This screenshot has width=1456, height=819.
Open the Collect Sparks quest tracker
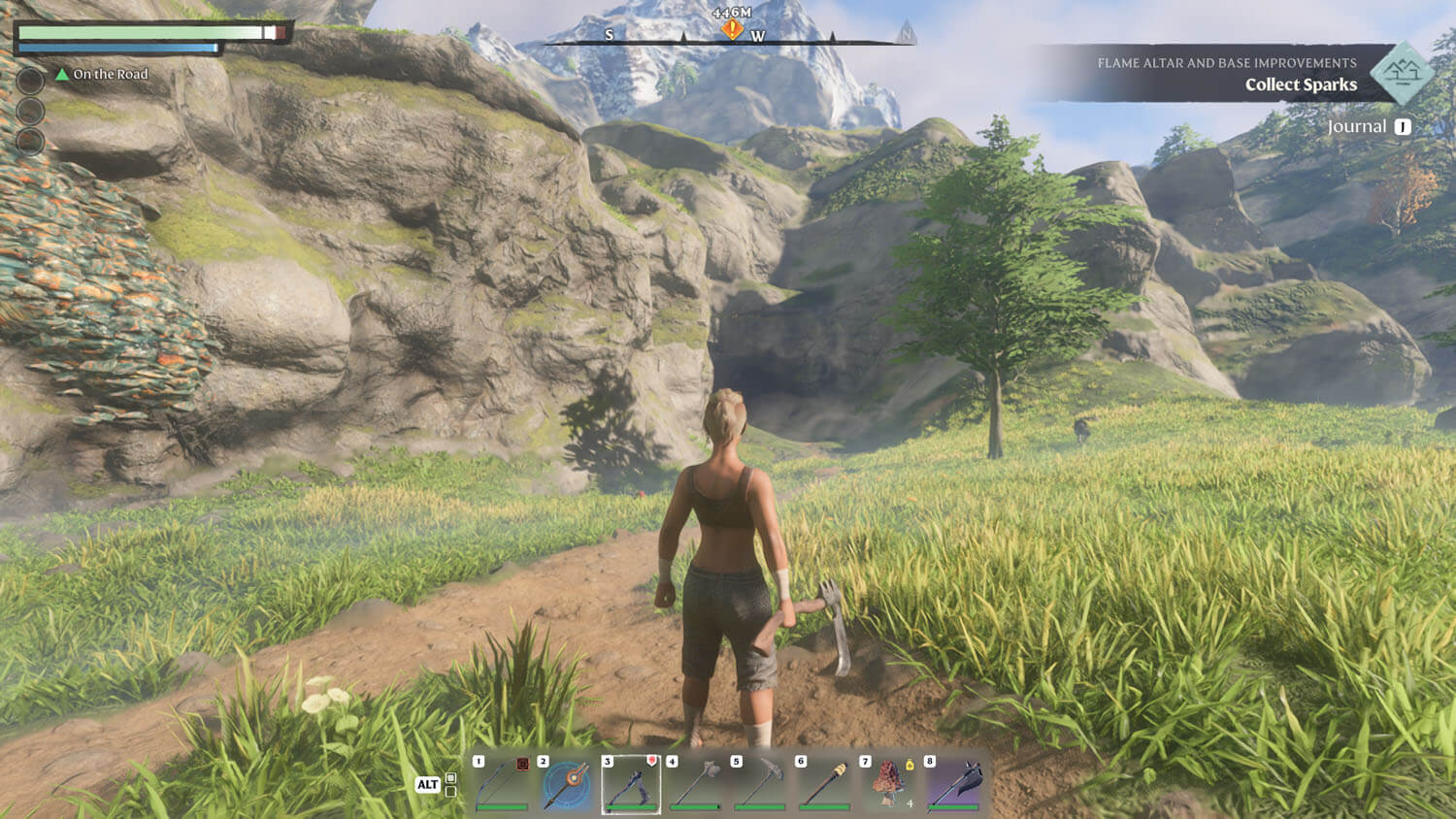pos(1301,84)
